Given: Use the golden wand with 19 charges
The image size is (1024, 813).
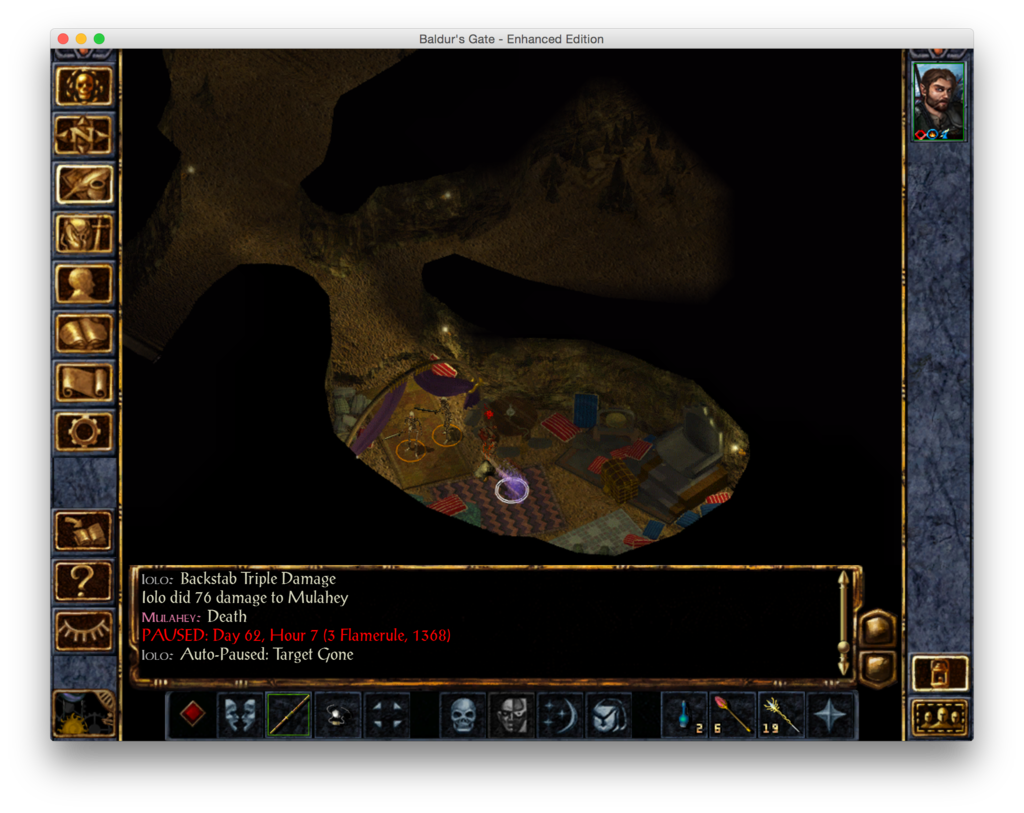Looking at the screenshot, I should point(782,715).
